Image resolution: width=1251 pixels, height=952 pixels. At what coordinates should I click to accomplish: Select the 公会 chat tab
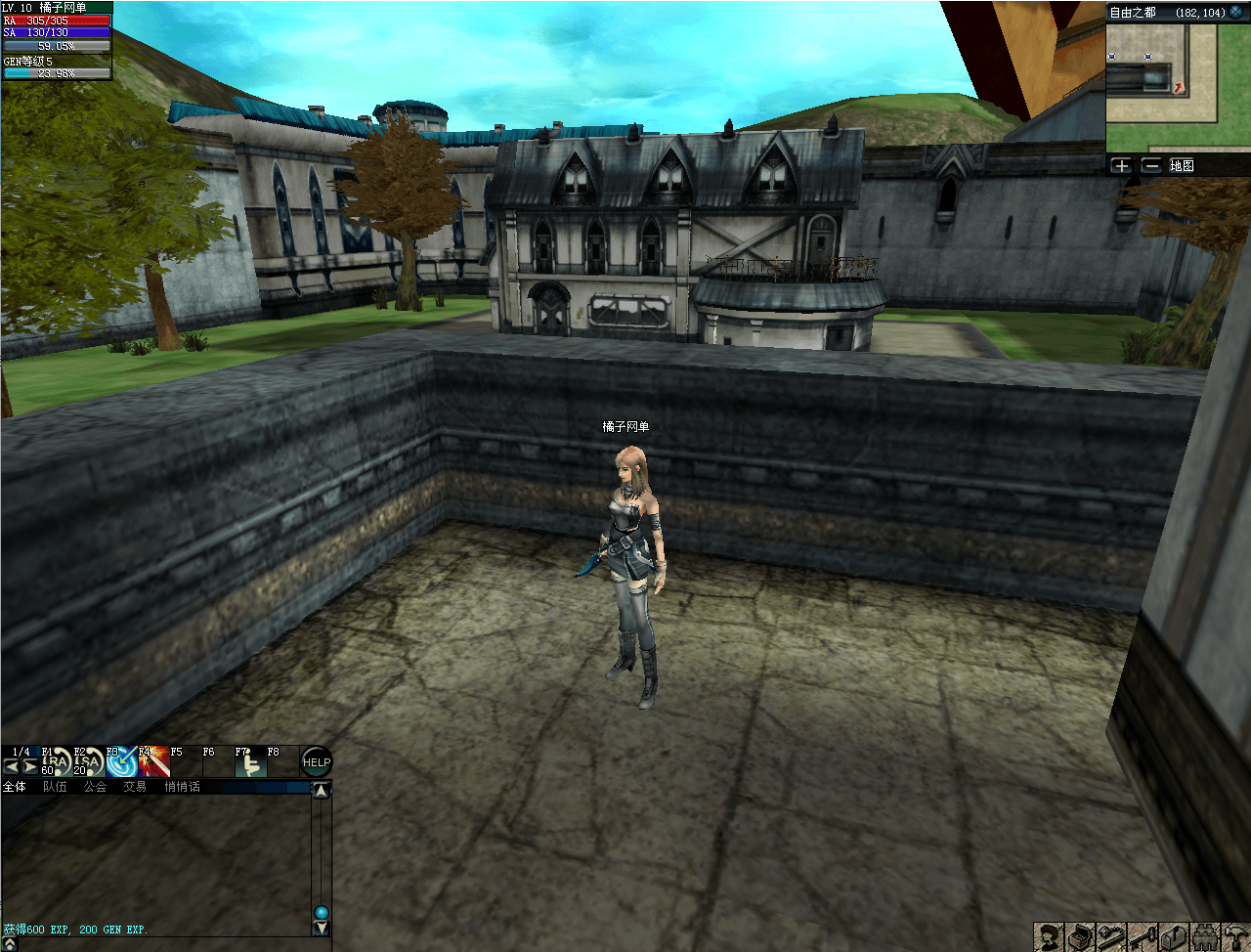pos(95,787)
